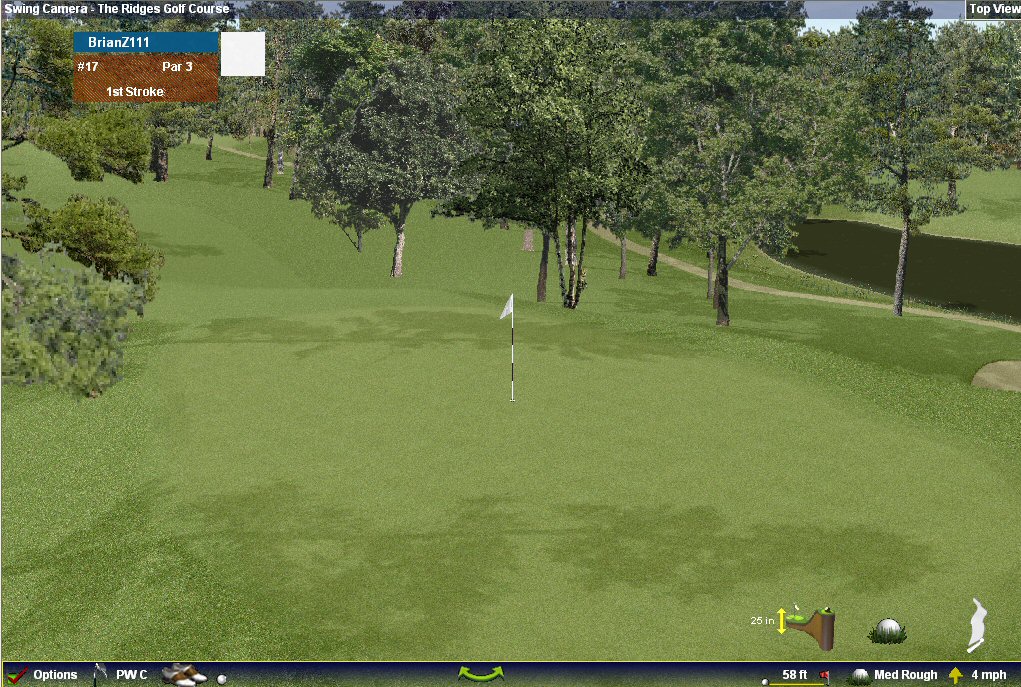This screenshot has width=1021, height=687.
Task: Select the golf ball icon in bottom bar
Action: click(x=222, y=678)
